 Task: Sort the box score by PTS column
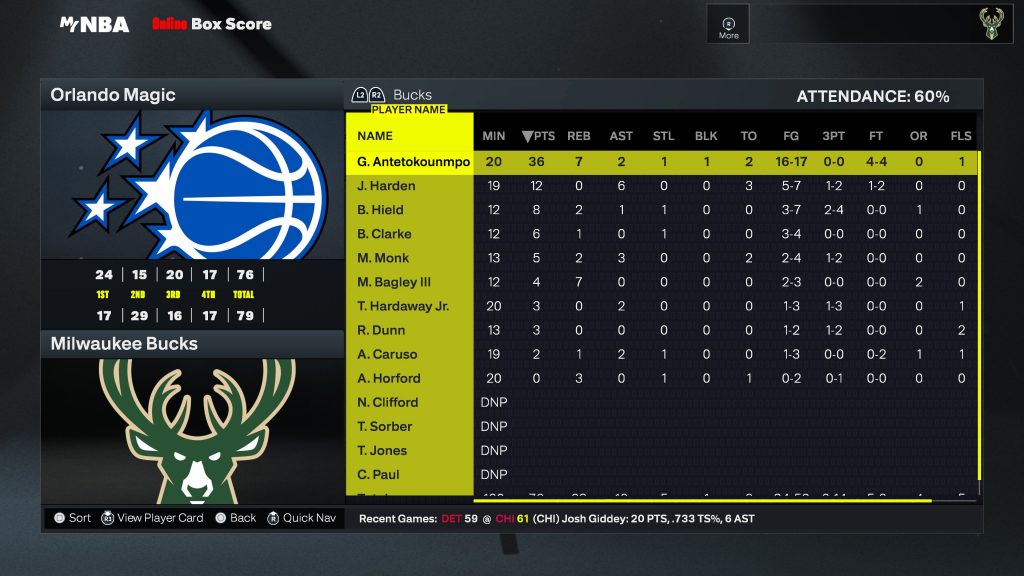pos(538,136)
